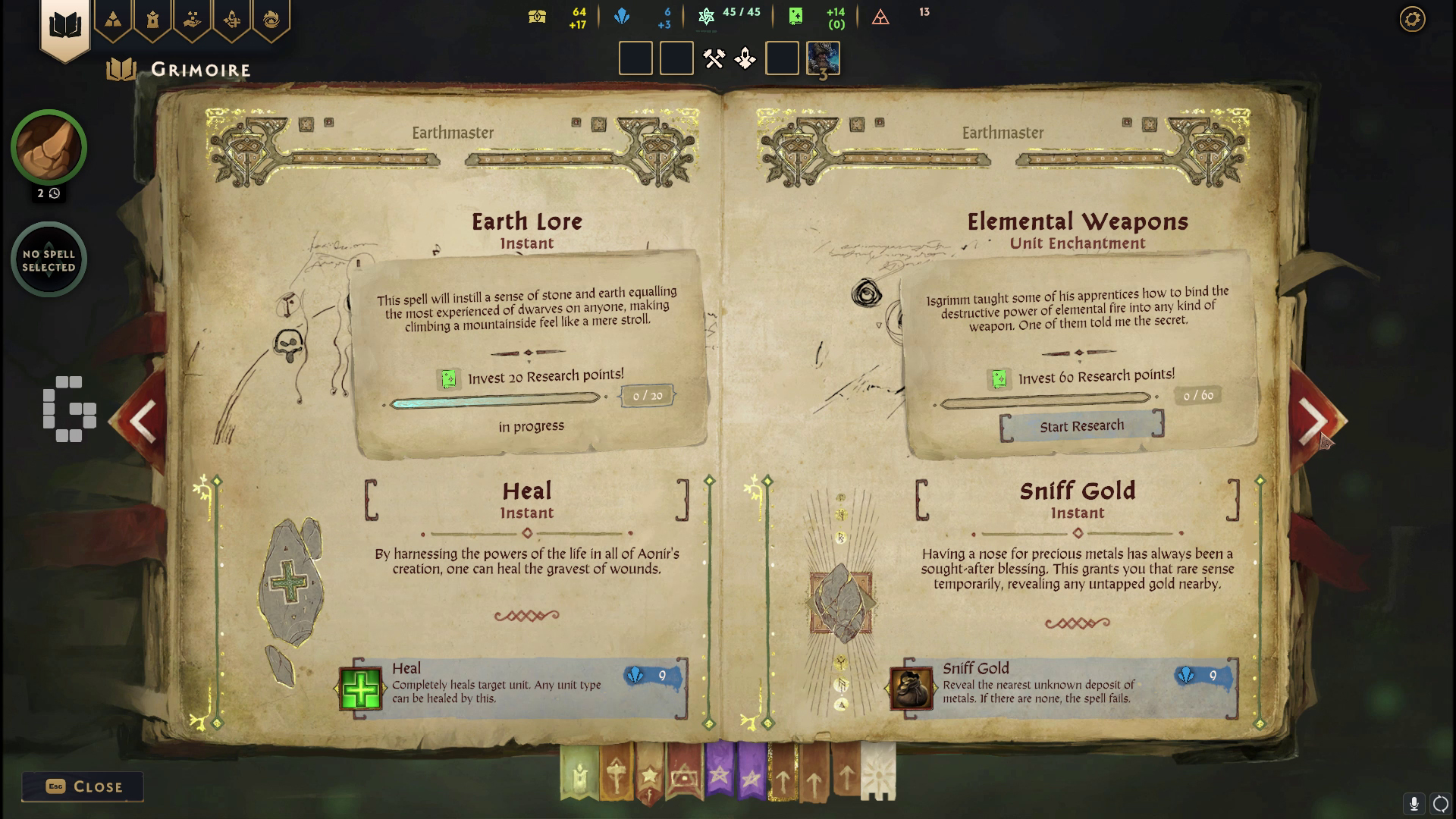
Task: Click the Earth Lore research progress bar
Action: (494, 403)
